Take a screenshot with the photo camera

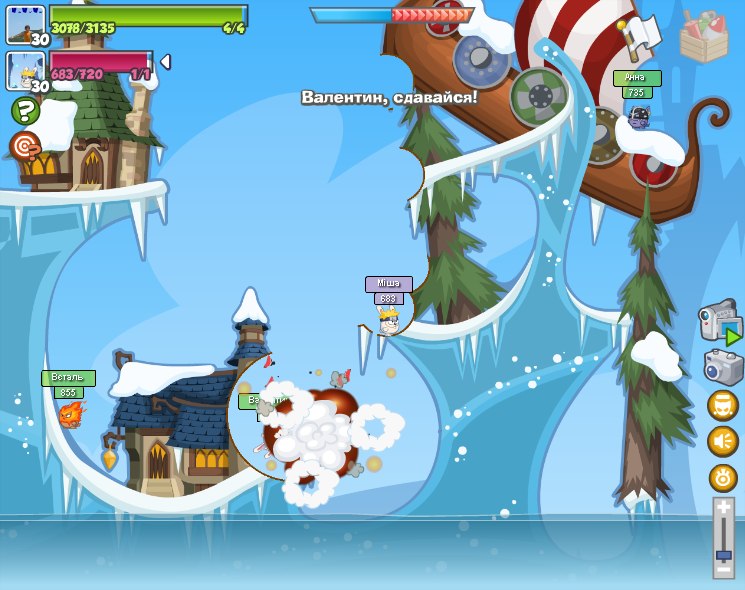point(723,366)
